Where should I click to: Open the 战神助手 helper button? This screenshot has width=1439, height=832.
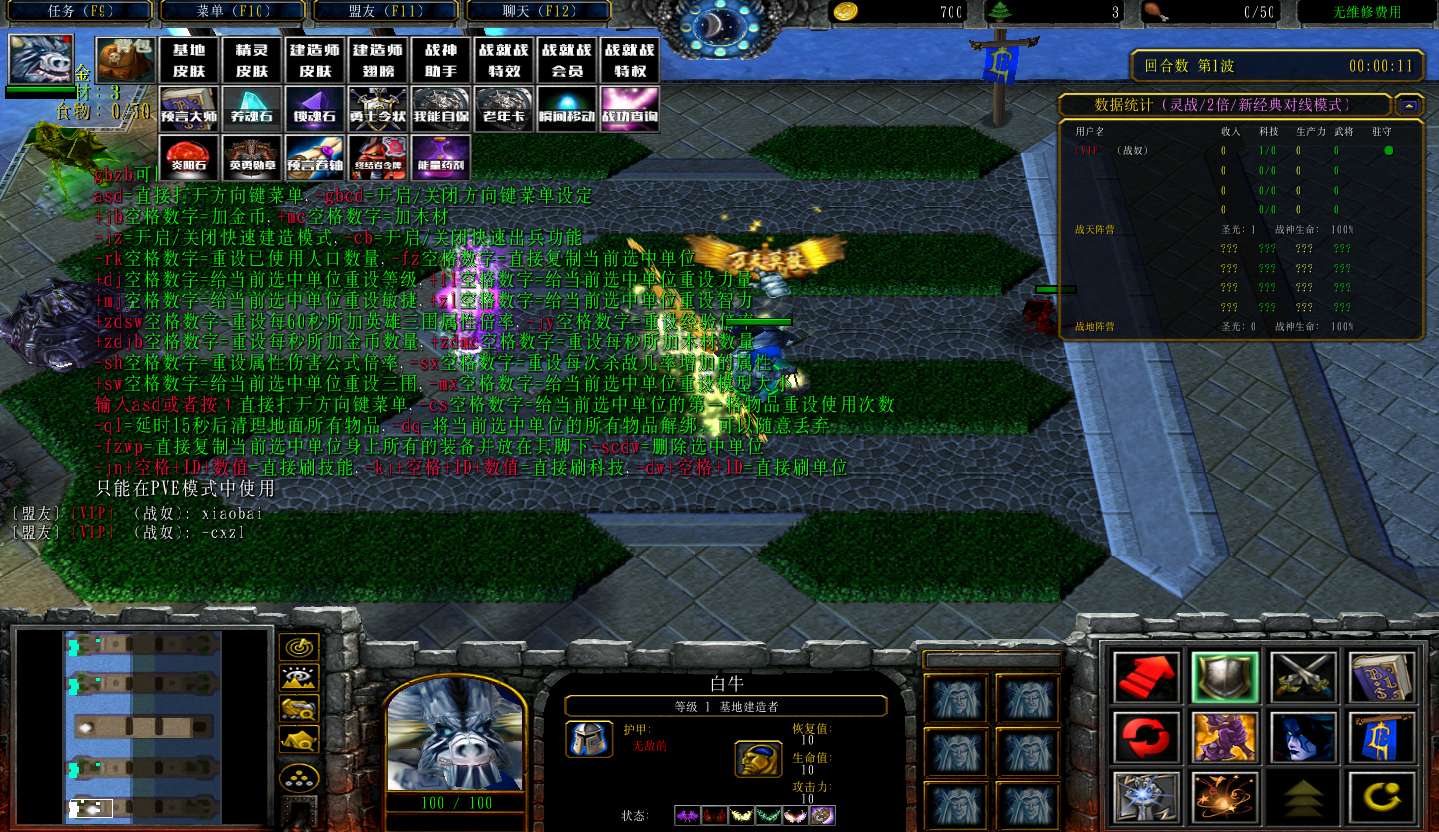(440, 61)
